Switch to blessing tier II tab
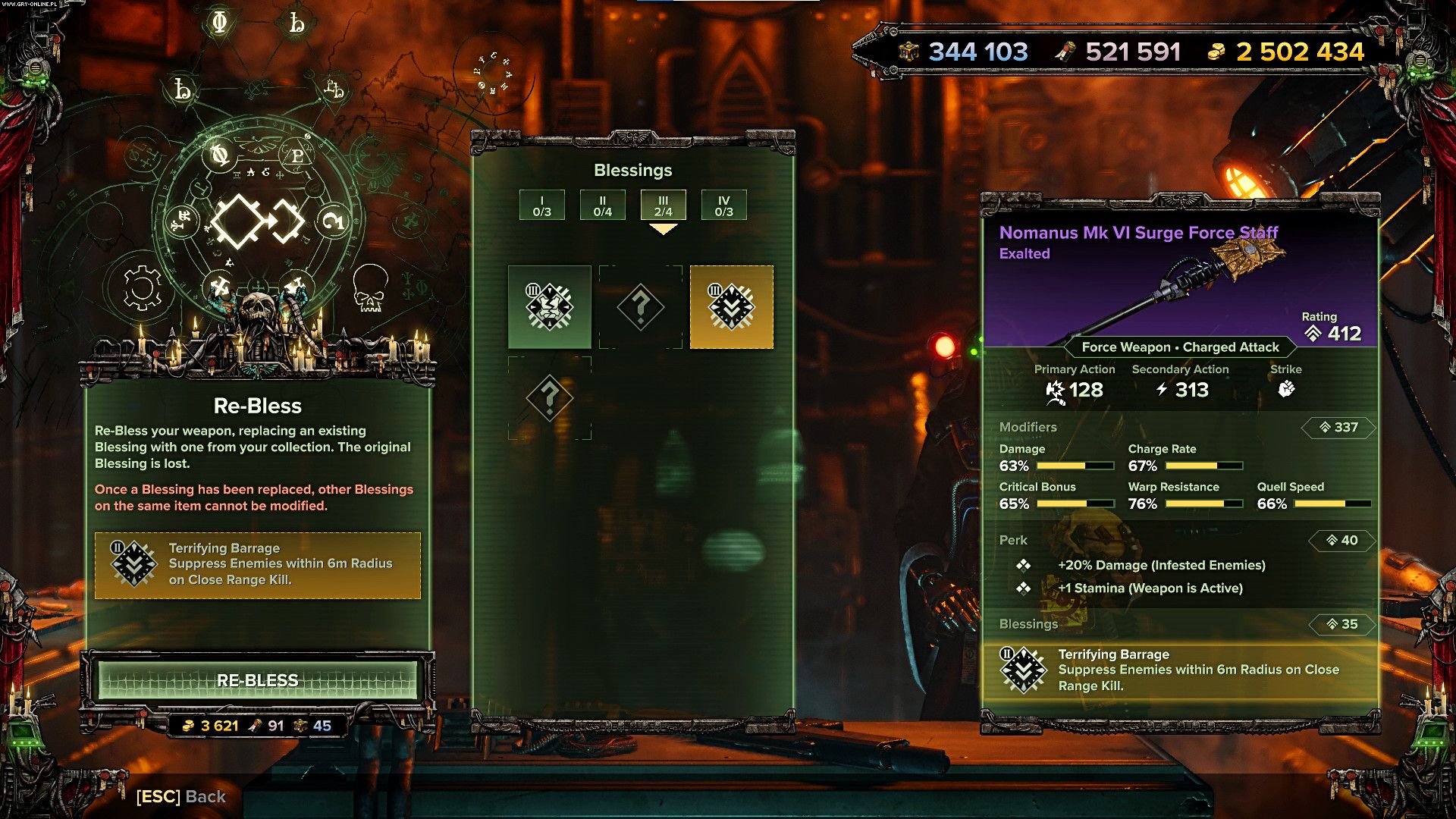The height and width of the screenshot is (819, 1456). (602, 206)
